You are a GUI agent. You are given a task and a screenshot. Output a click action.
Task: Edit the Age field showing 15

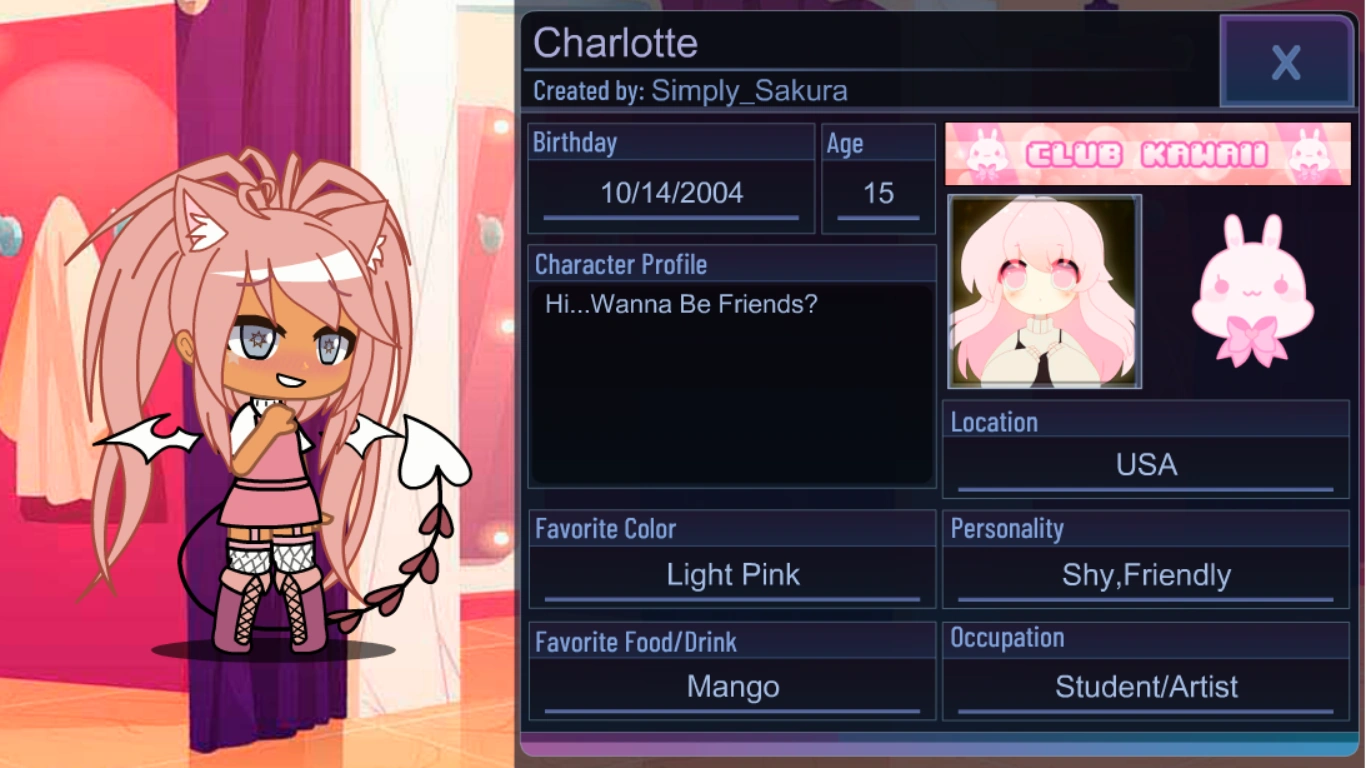coord(877,193)
